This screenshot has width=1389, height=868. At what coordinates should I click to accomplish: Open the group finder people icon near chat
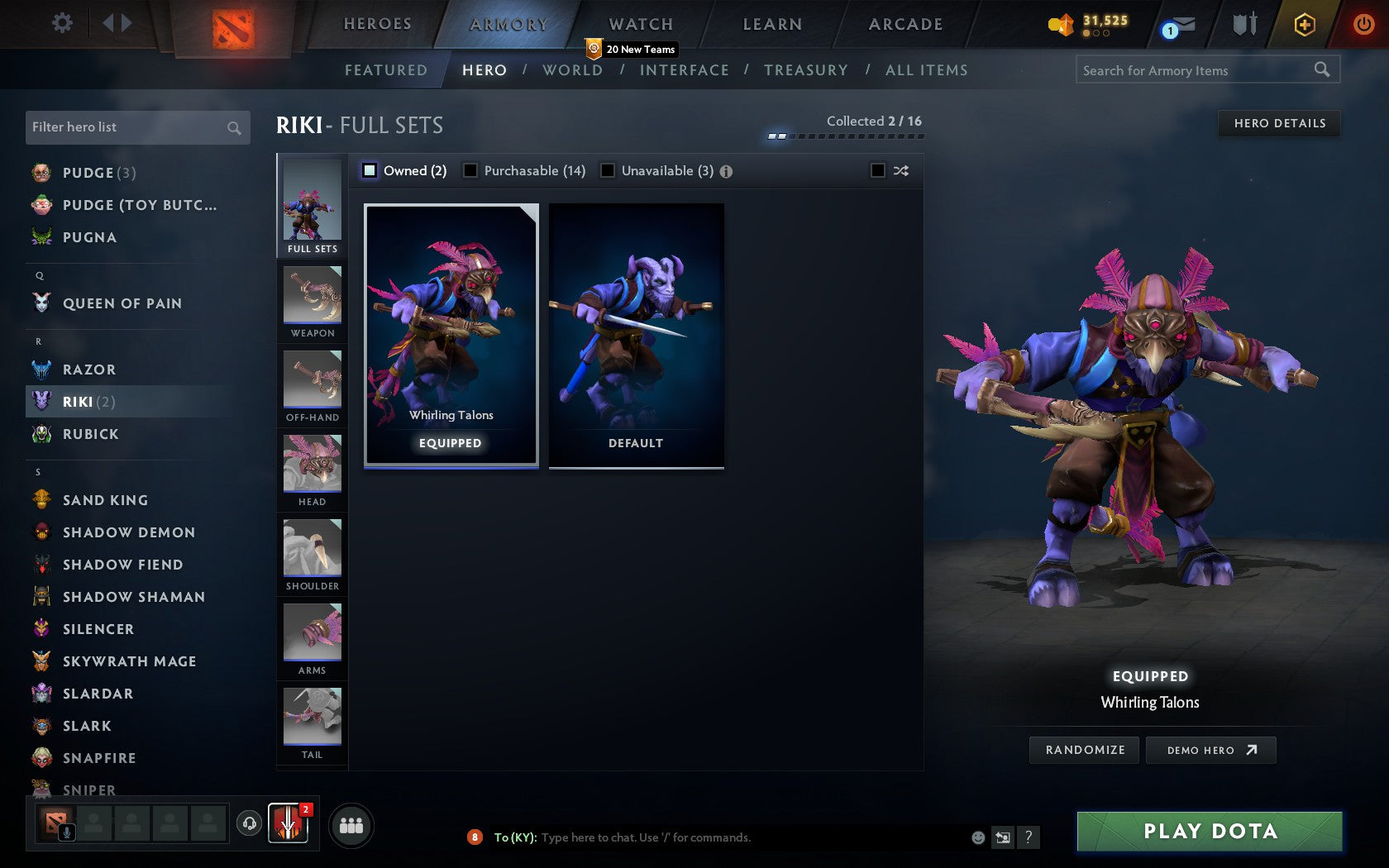pyautogui.click(x=352, y=823)
